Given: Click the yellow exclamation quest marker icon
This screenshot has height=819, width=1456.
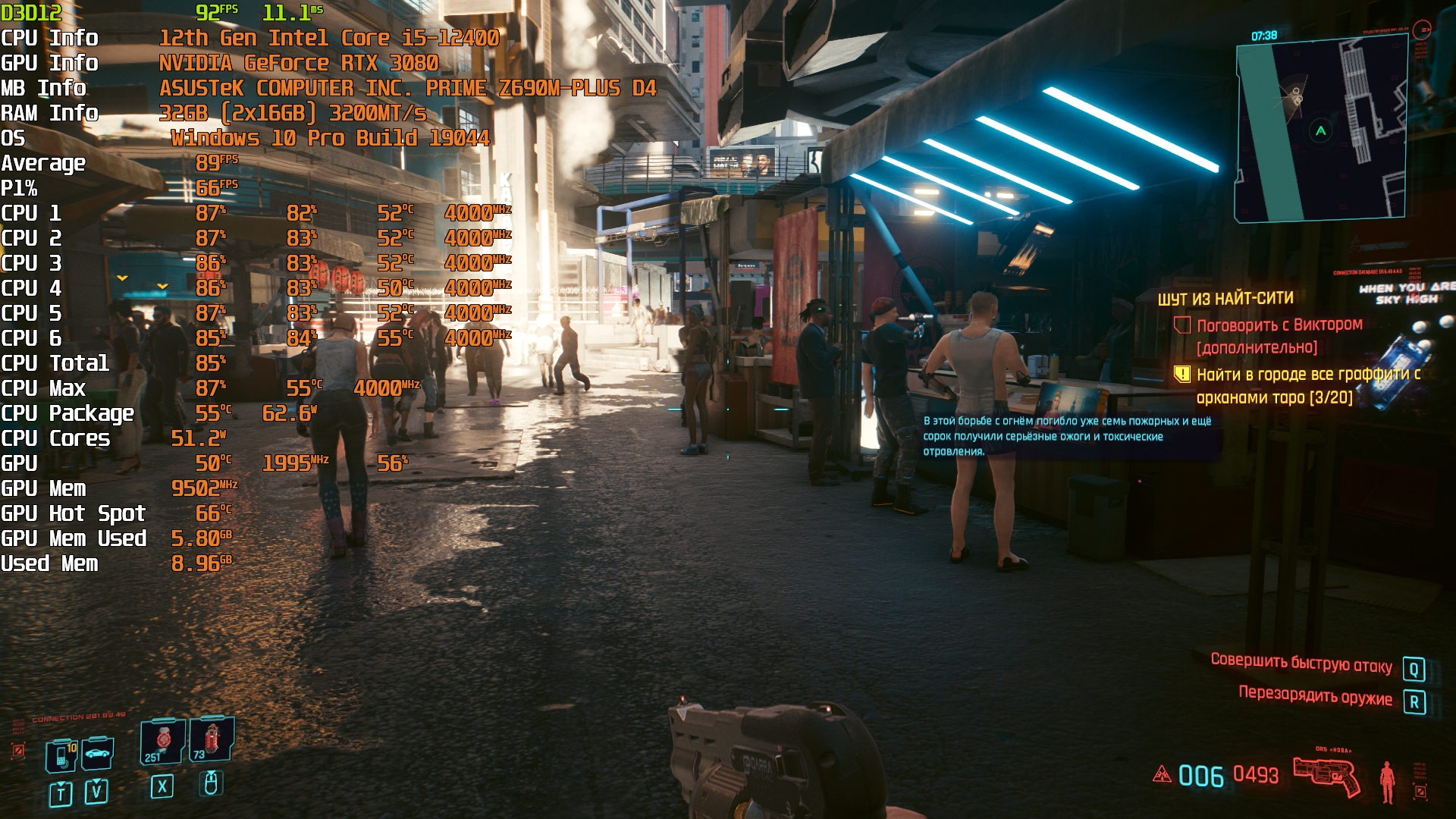Looking at the screenshot, I should (1181, 374).
